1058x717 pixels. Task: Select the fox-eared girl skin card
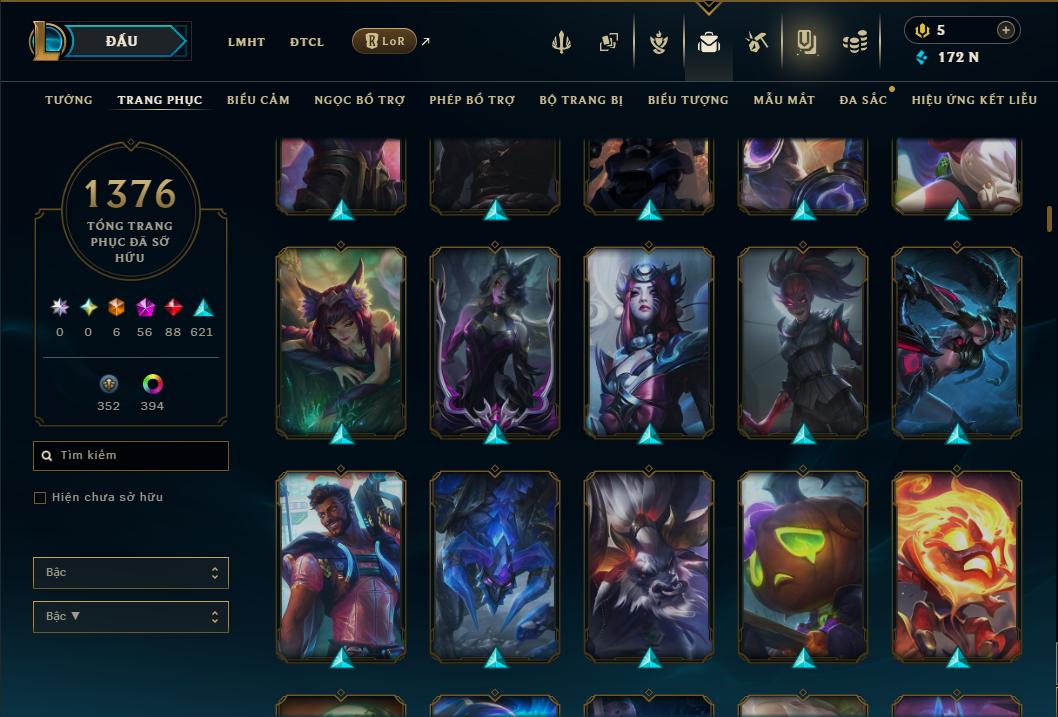tap(341, 341)
